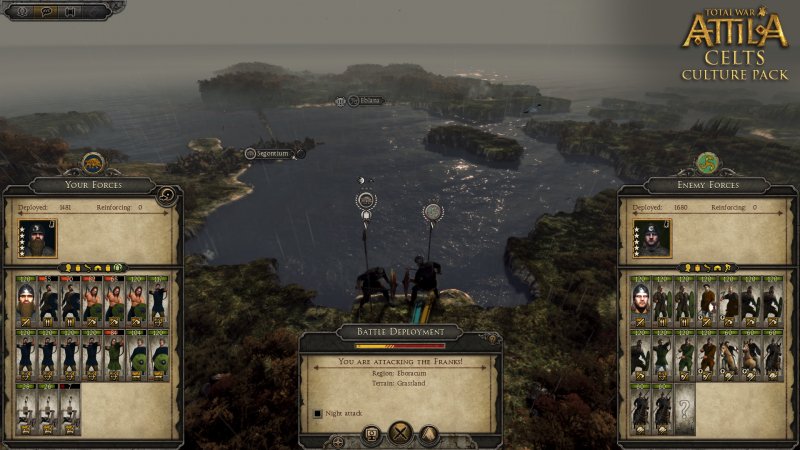Click the tent-shaped button in Battle Deployment

point(428,434)
